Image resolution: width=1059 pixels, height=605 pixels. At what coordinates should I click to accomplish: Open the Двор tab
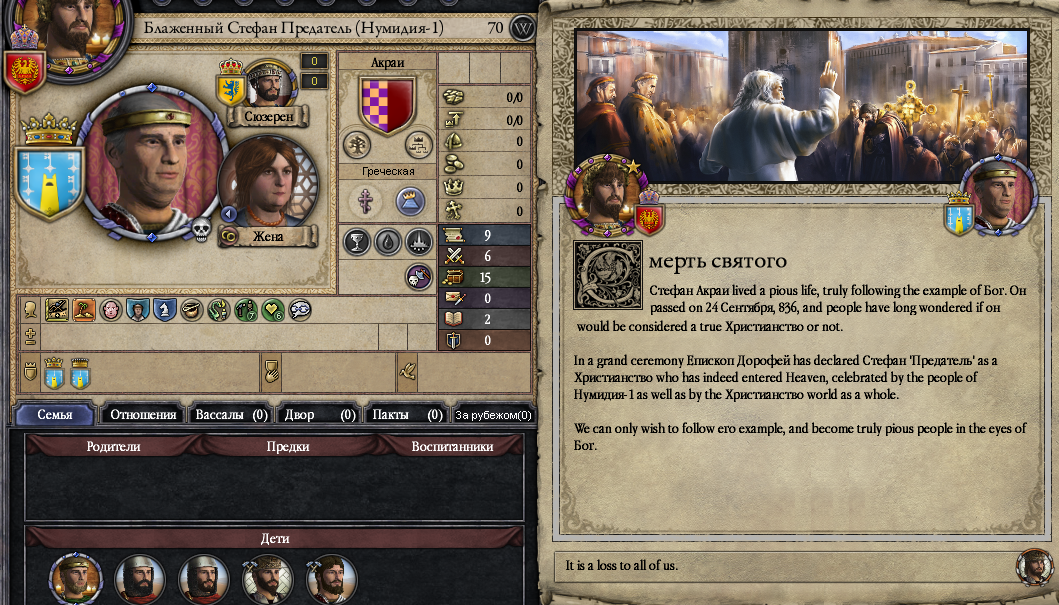(320, 414)
